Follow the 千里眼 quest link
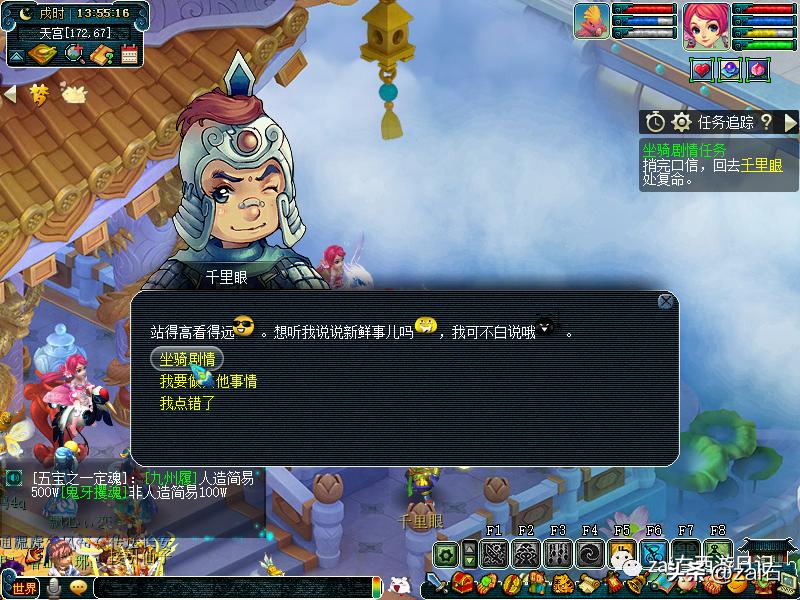800x600 pixels. pyautogui.click(x=761, y=166)
